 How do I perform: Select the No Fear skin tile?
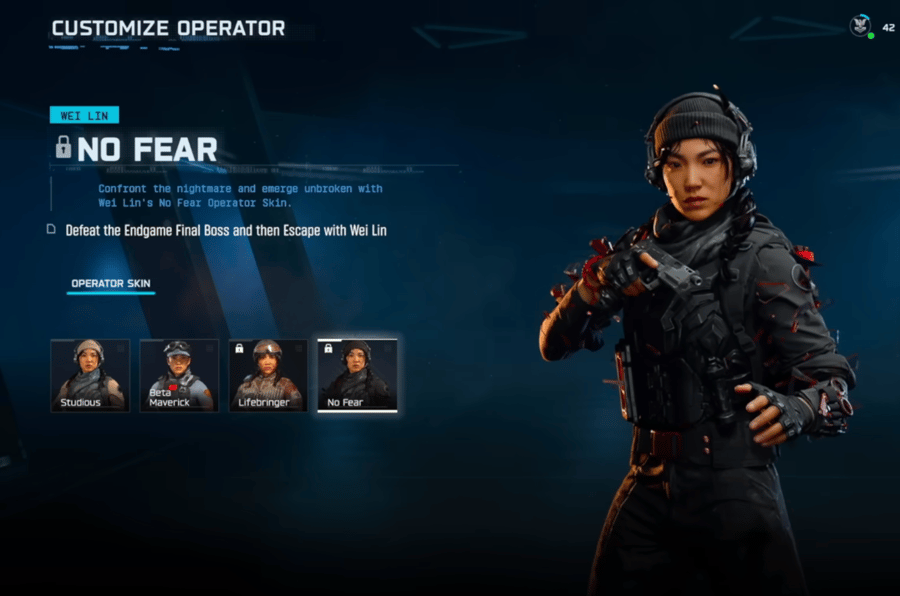(x=357, y=375)
